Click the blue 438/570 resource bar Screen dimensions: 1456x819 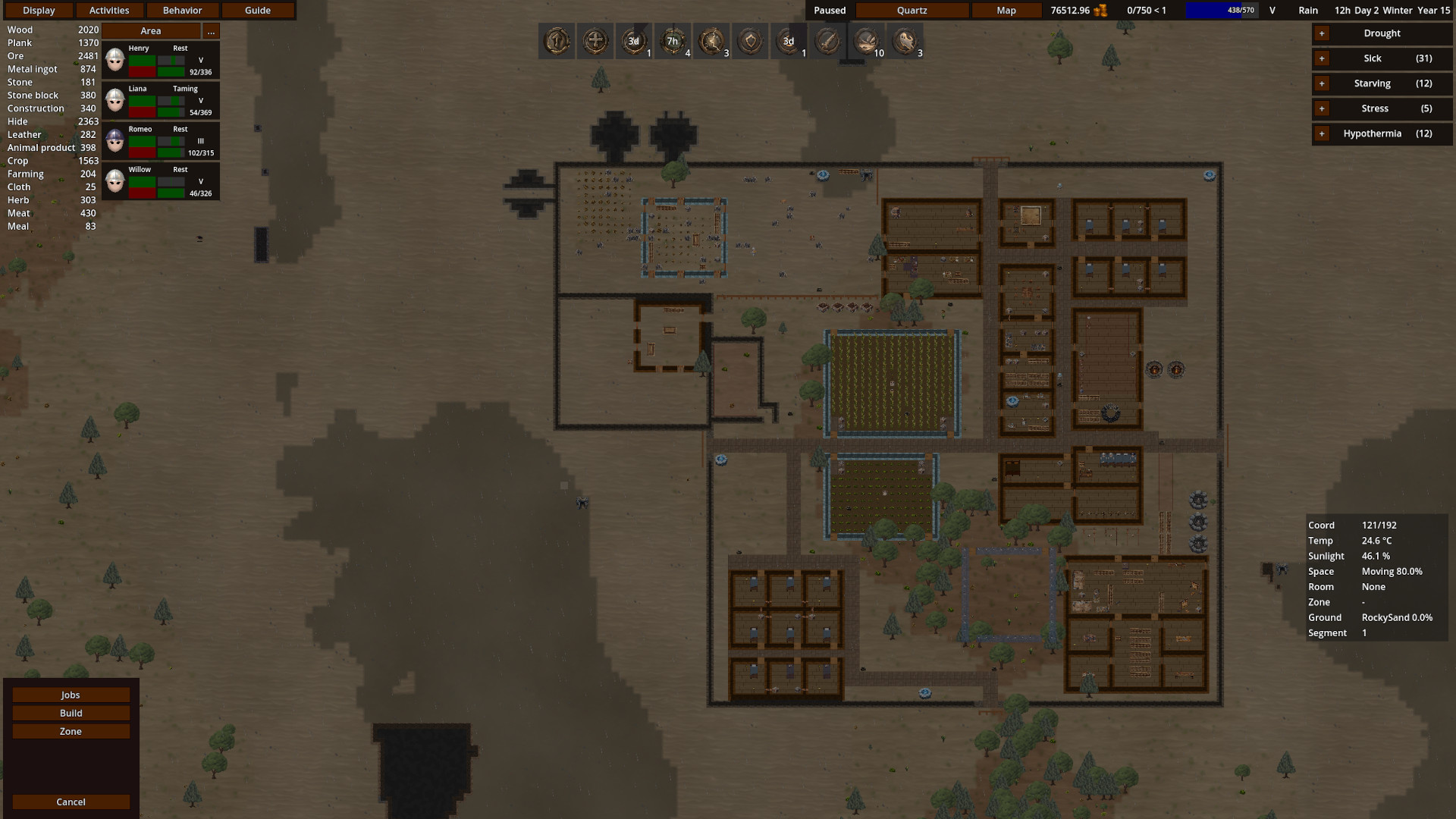1221,11
